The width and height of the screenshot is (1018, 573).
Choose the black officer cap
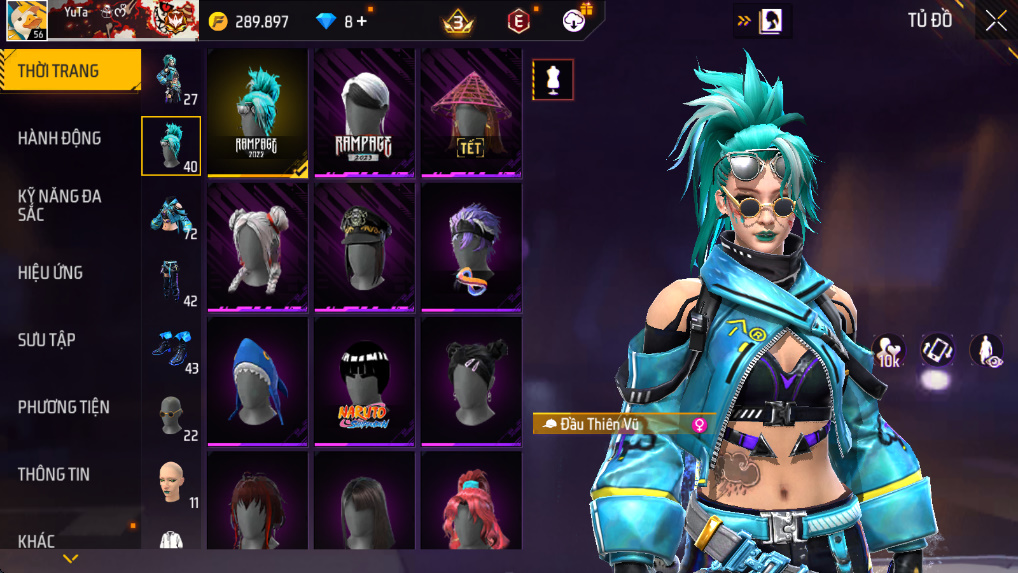tap(364, 247)
